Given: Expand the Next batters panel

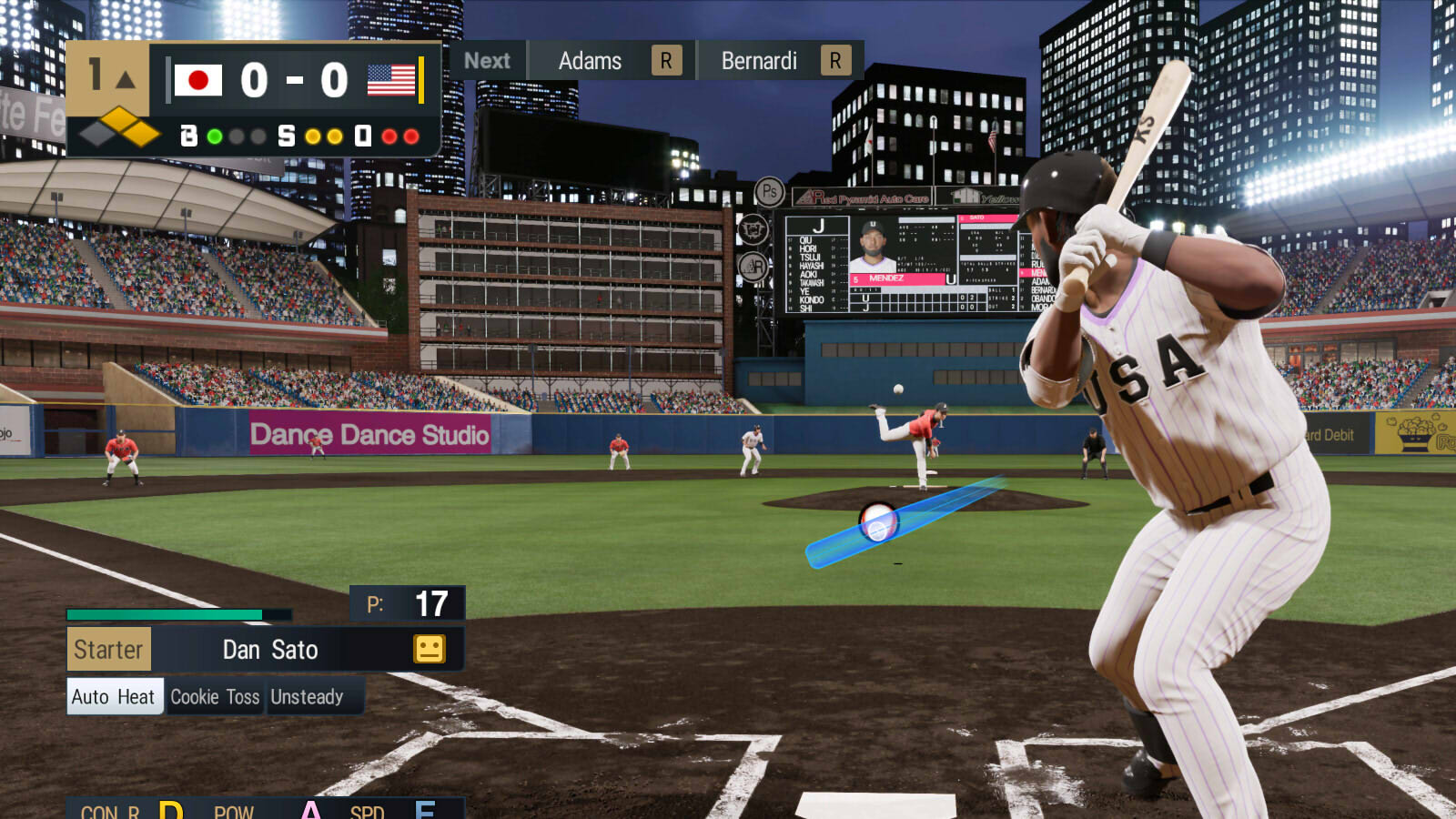Looking at the screenshot, I should [488, 61].
